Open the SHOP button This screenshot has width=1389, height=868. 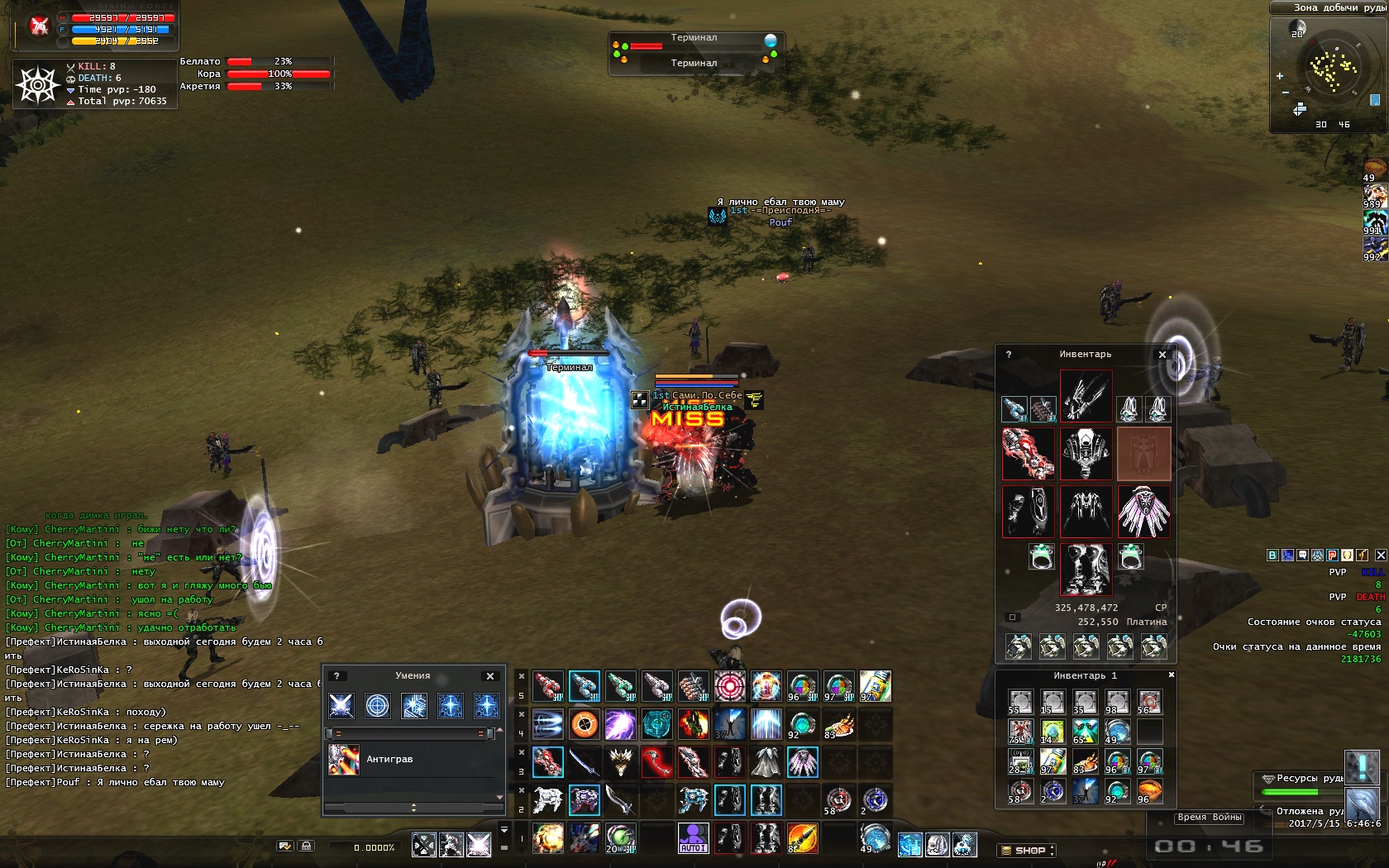(1026, 850)
